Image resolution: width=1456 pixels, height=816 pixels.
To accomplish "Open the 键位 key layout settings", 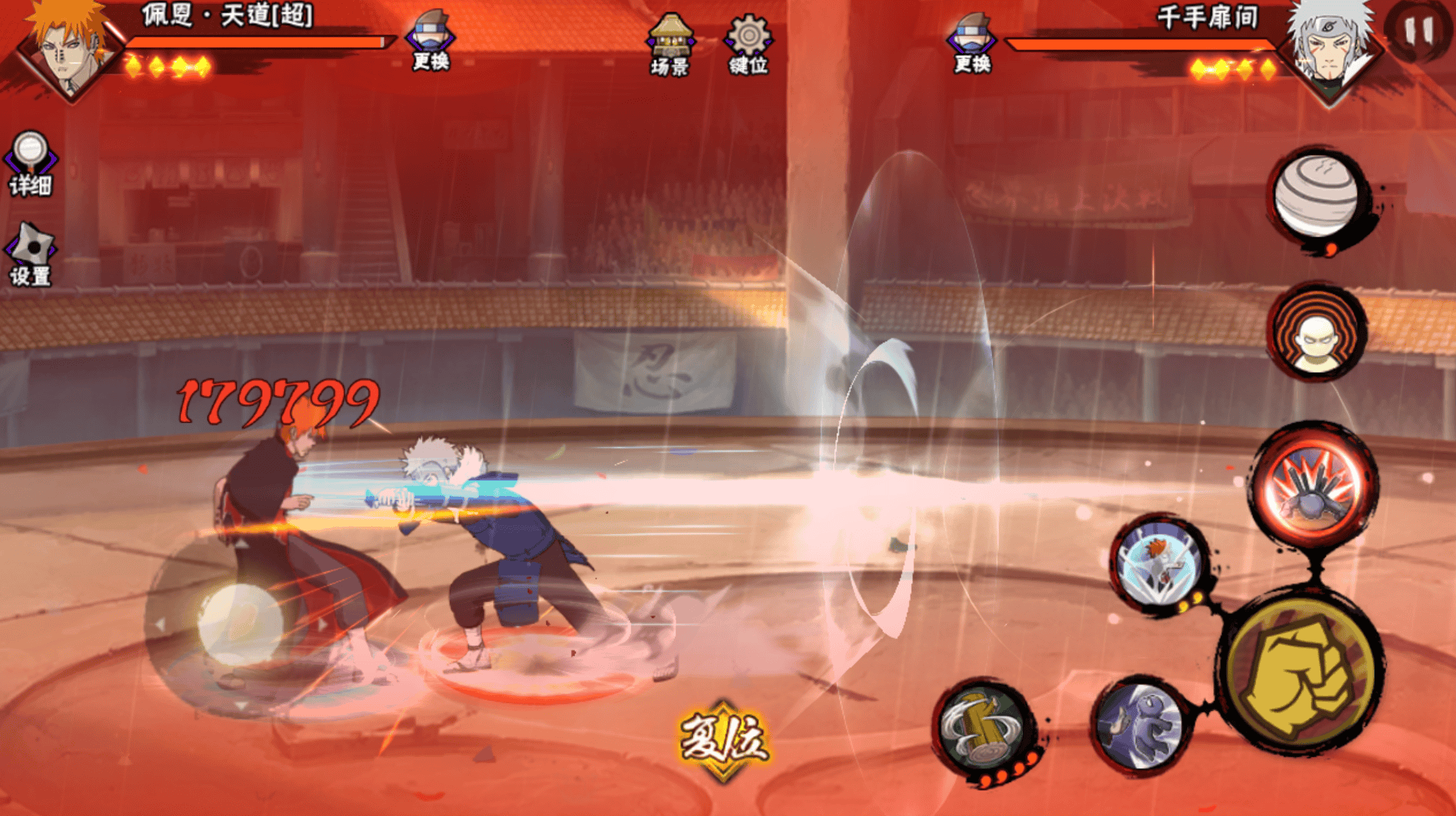I will [x=748, y=45].
